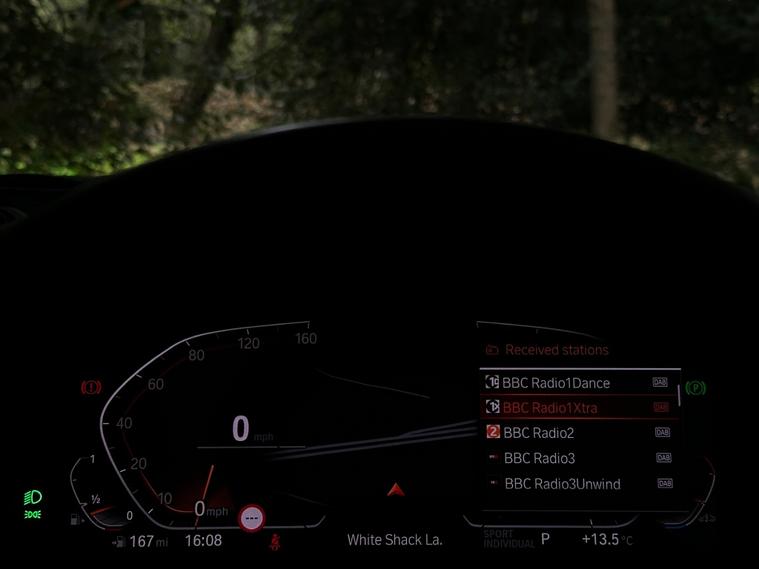Click the station list scrollbar
This screenshot has width=759, height=569.
679,393
